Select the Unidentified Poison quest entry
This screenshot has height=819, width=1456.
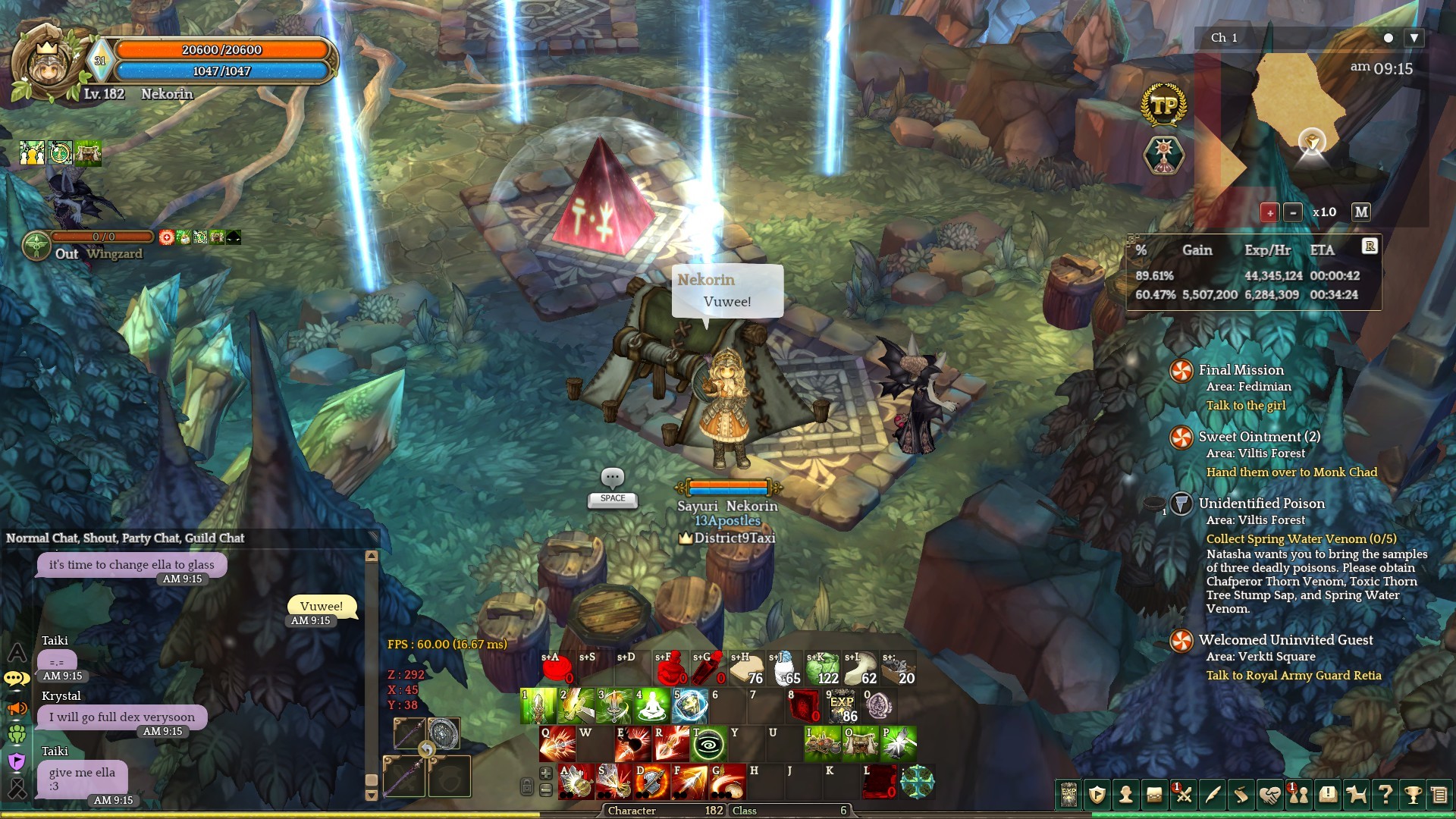1261,504
